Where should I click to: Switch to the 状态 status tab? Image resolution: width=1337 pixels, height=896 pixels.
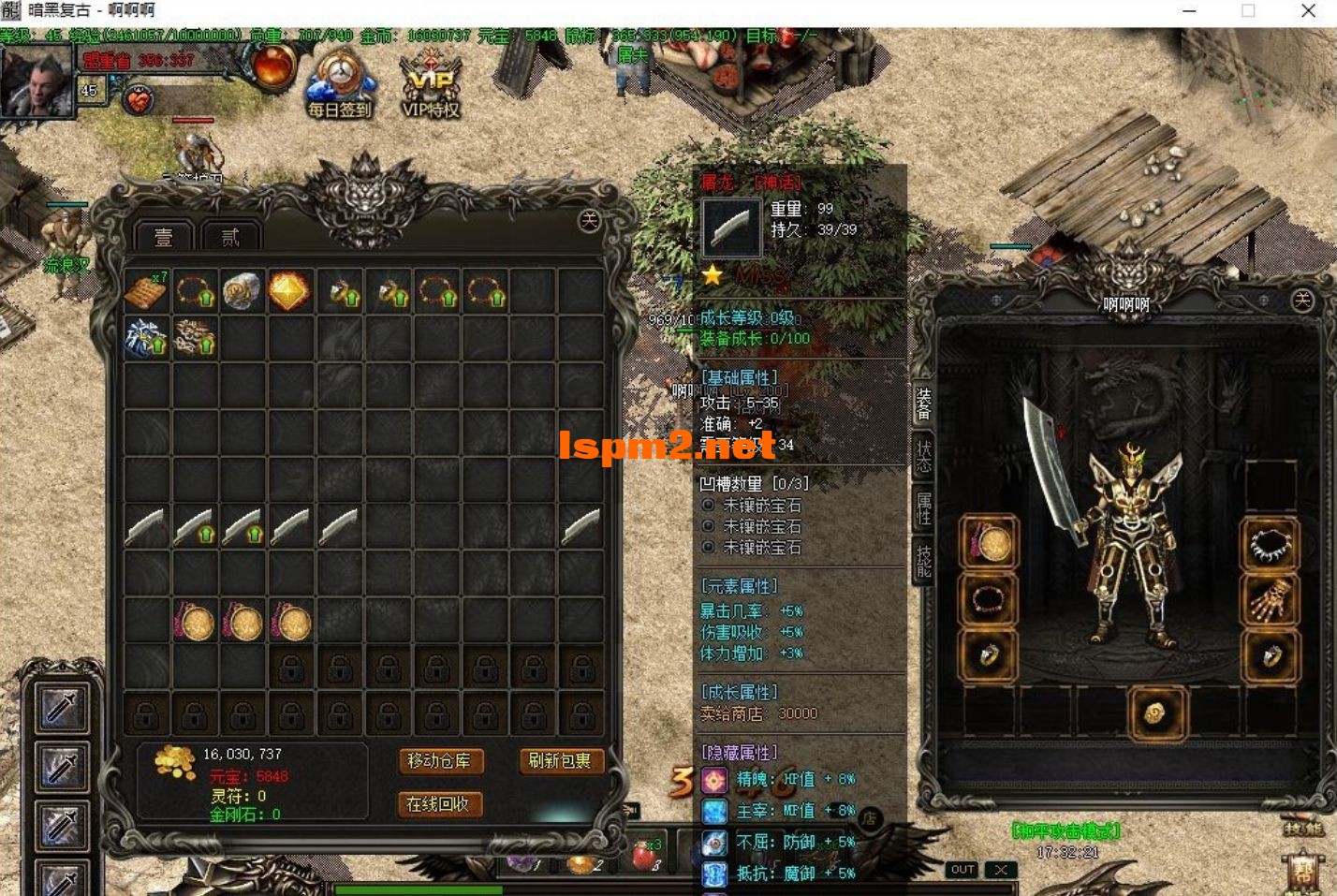coord(923,456)
